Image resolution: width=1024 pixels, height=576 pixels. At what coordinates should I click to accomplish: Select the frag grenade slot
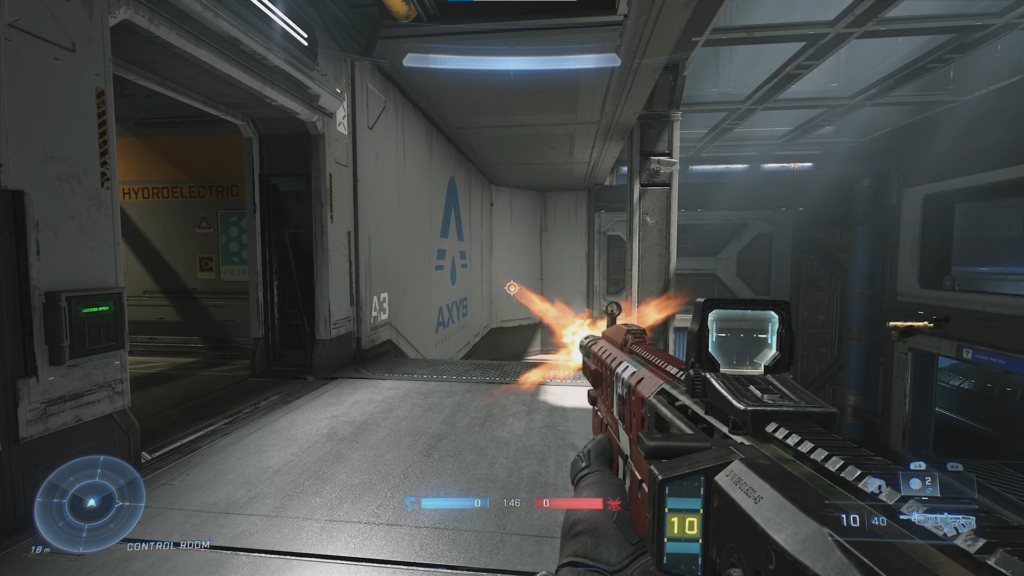pos(919,485)
